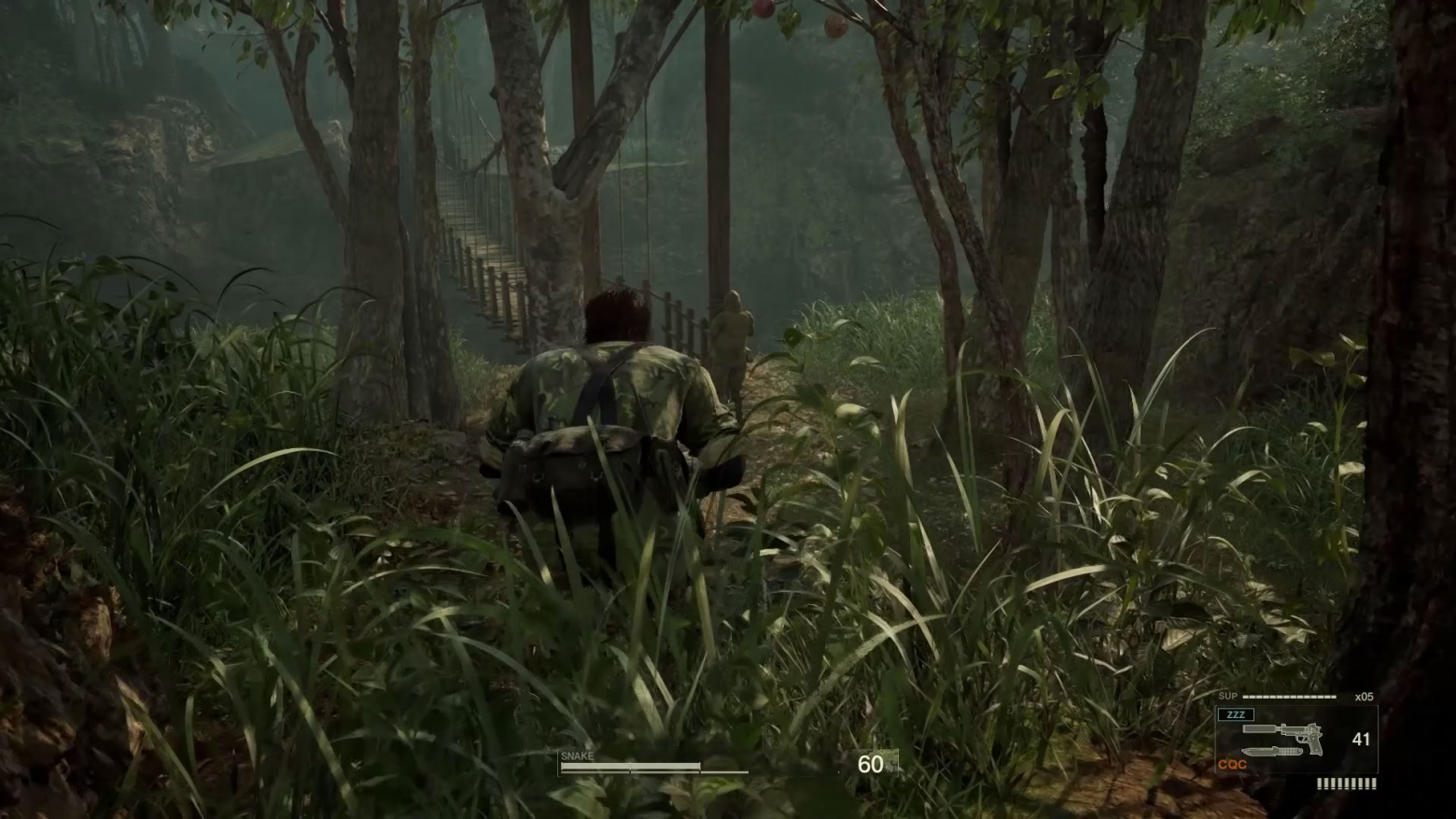Click the ZZZ tranquilizer ammo tag
This screenshot has height=819, width=1456.
1236,714
